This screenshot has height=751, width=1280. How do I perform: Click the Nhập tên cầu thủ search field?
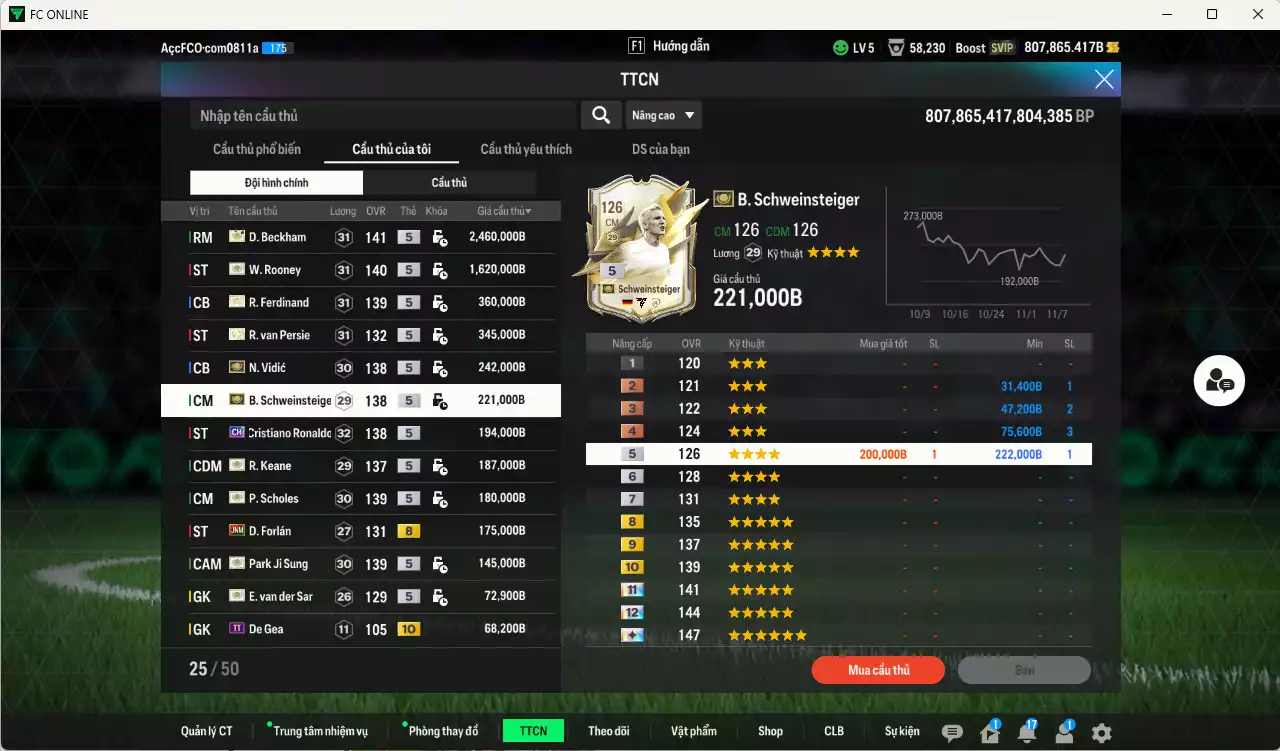coord(380,115)
